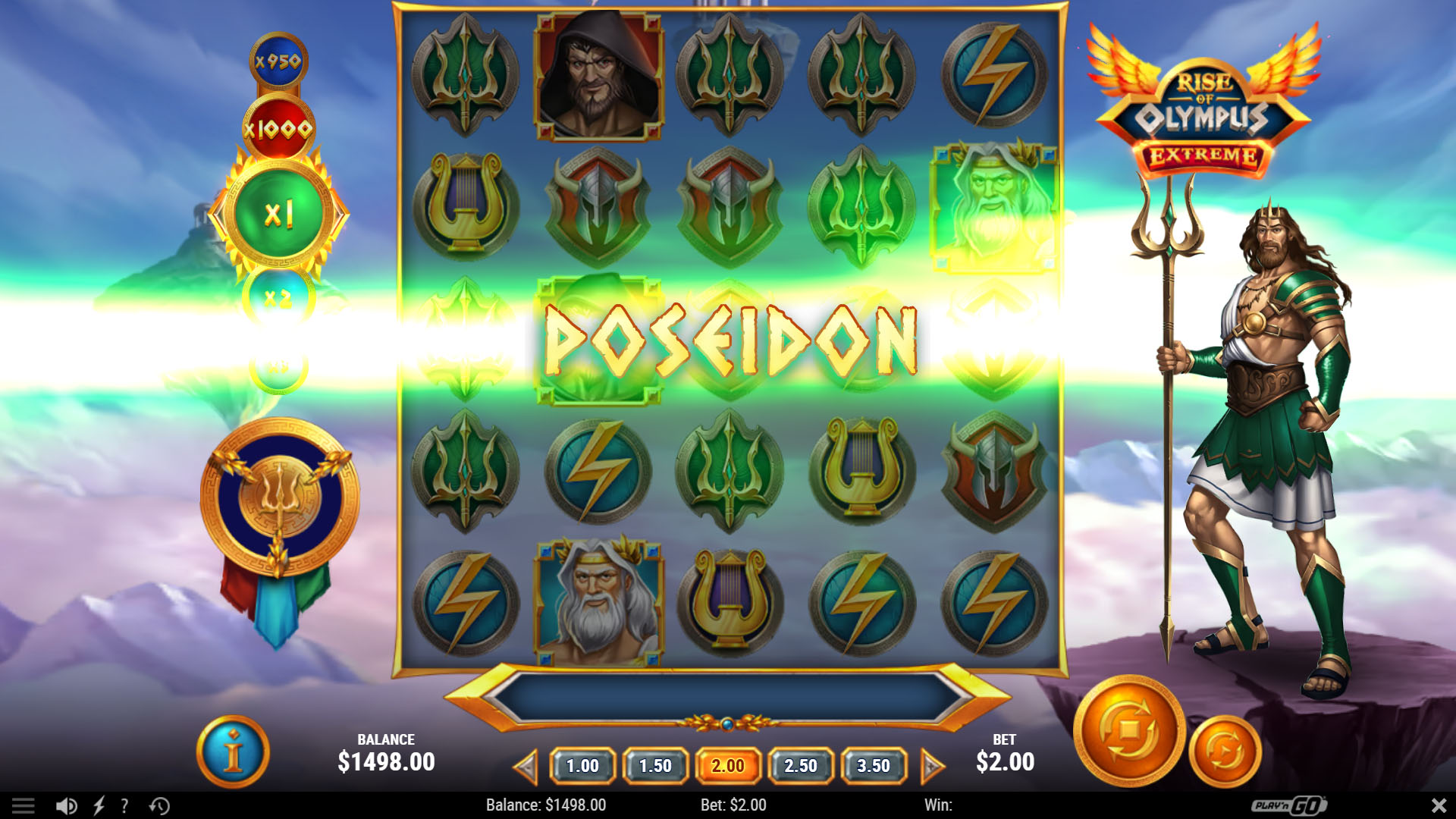Pick the 3.50 bet amount
Image resolution: width=1456 pixels, height=819 pixels.
874,766
